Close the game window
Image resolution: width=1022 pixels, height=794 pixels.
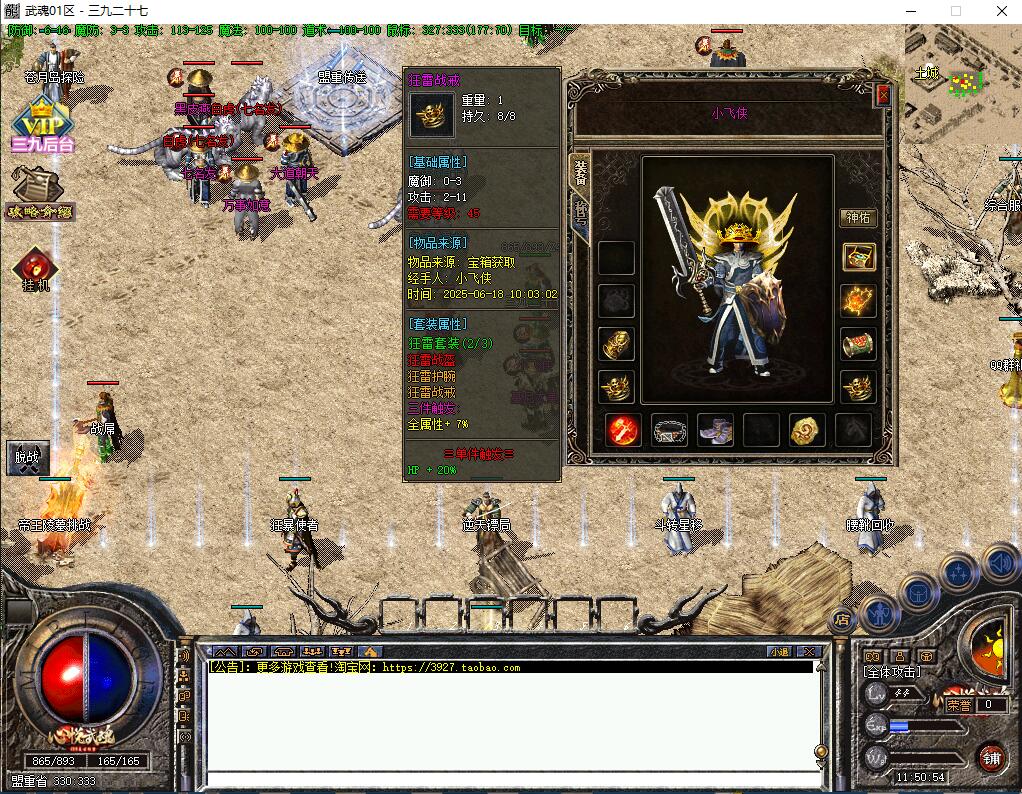point(1000,11)
